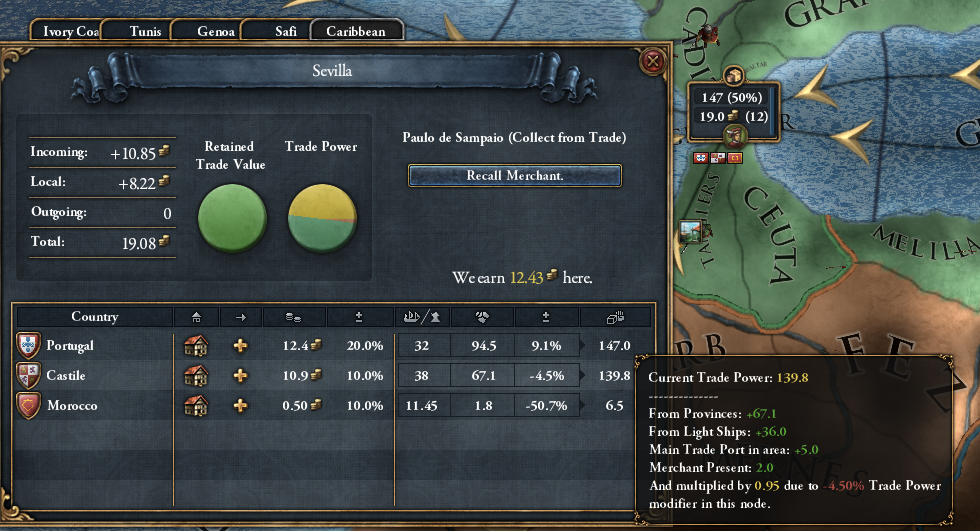Click Castile's shield emblem
Screen dimensions: 980x531
28,376
